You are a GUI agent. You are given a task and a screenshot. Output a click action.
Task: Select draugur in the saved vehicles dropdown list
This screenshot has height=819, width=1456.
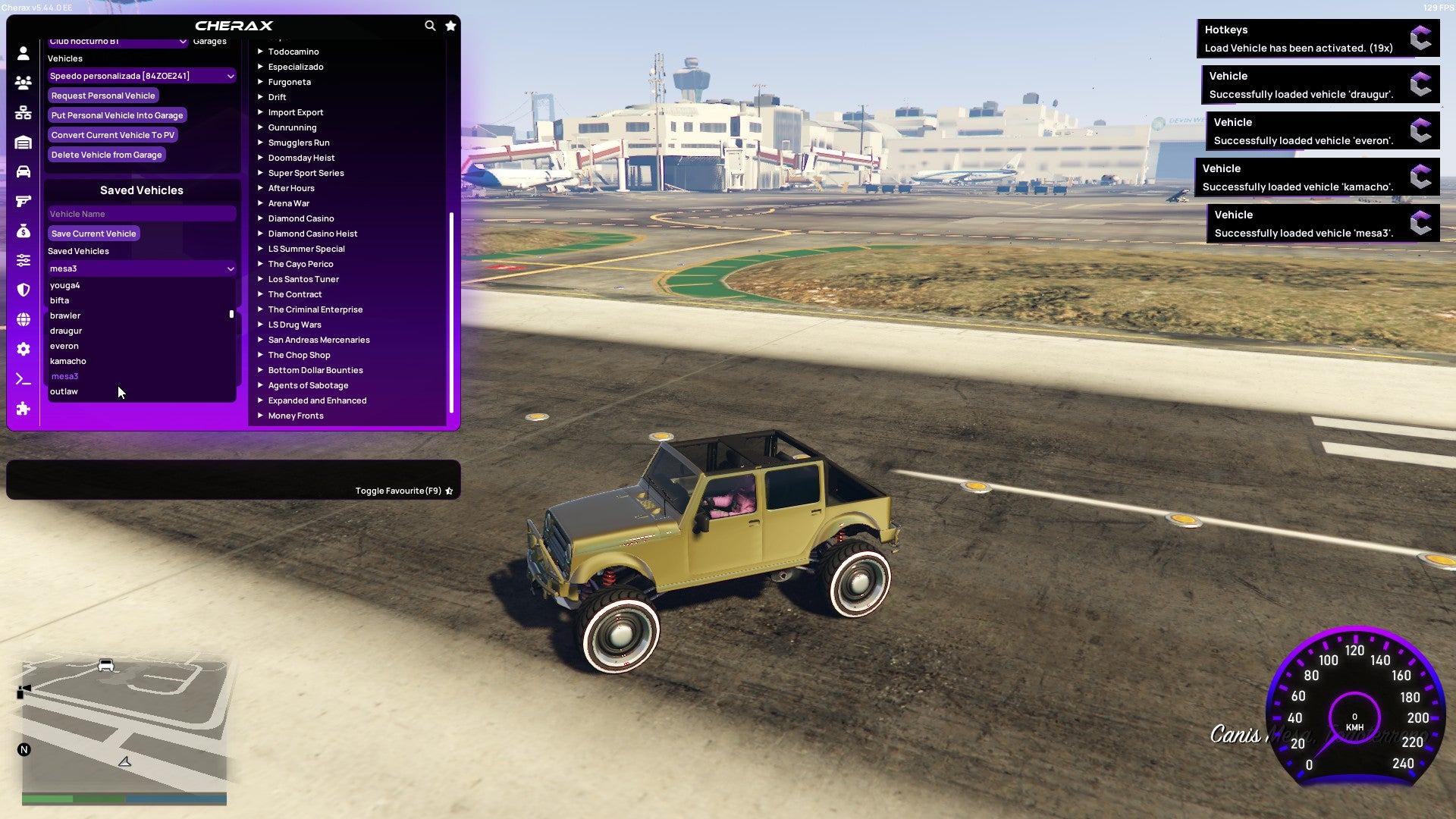tap(66, 331)
